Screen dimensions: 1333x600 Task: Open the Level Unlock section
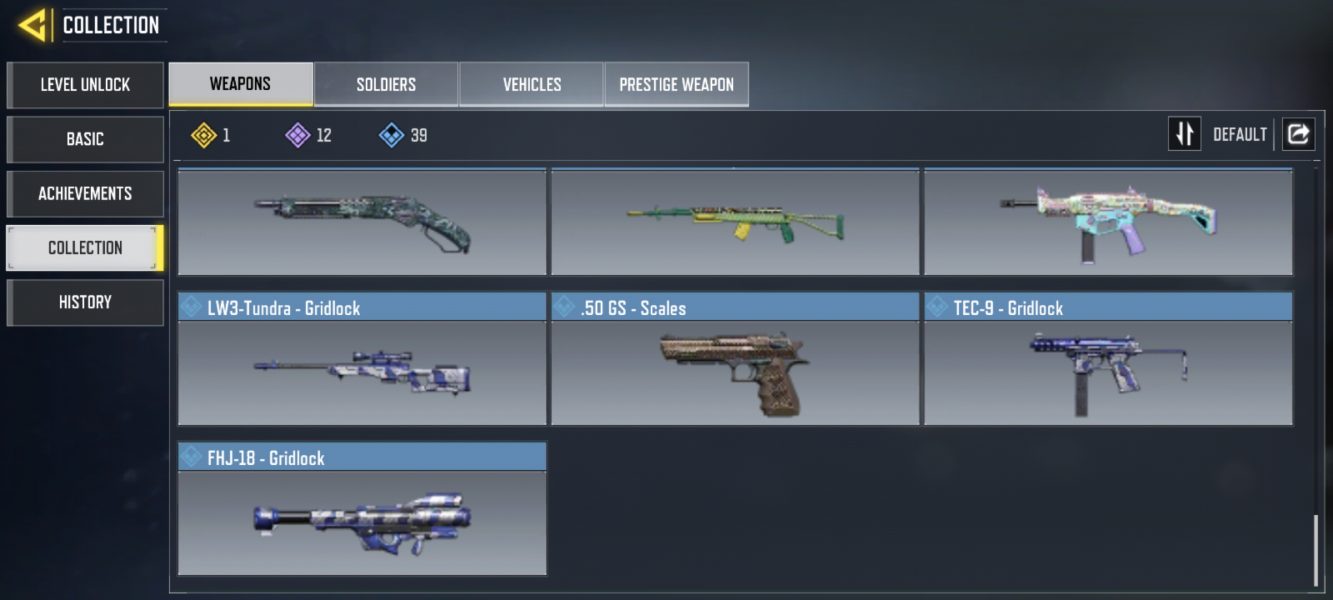[85, 85]
